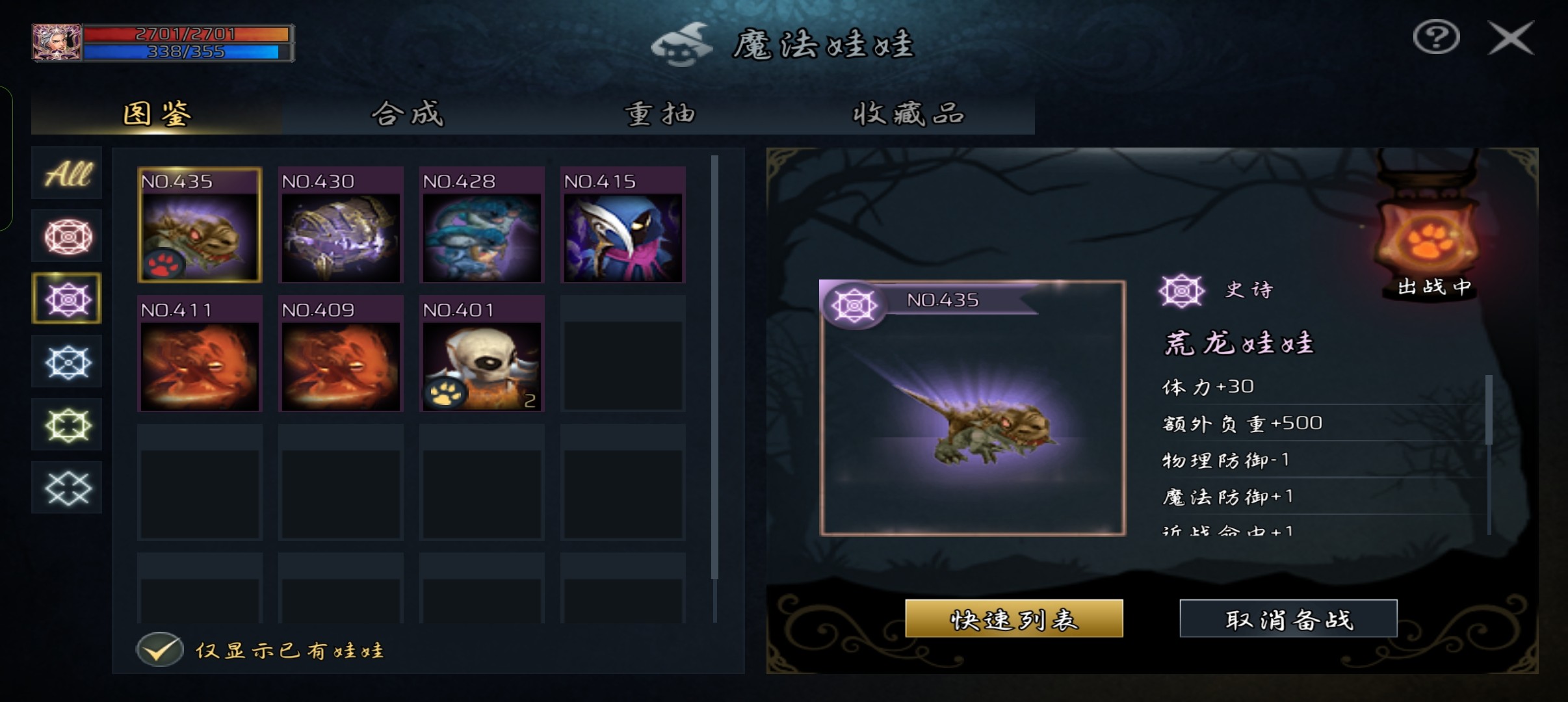Image resolution: width=1568 pixels, height=702 pixels.
Task: Click 取消备战 to cancel standby
Action: click(1288, 619)
